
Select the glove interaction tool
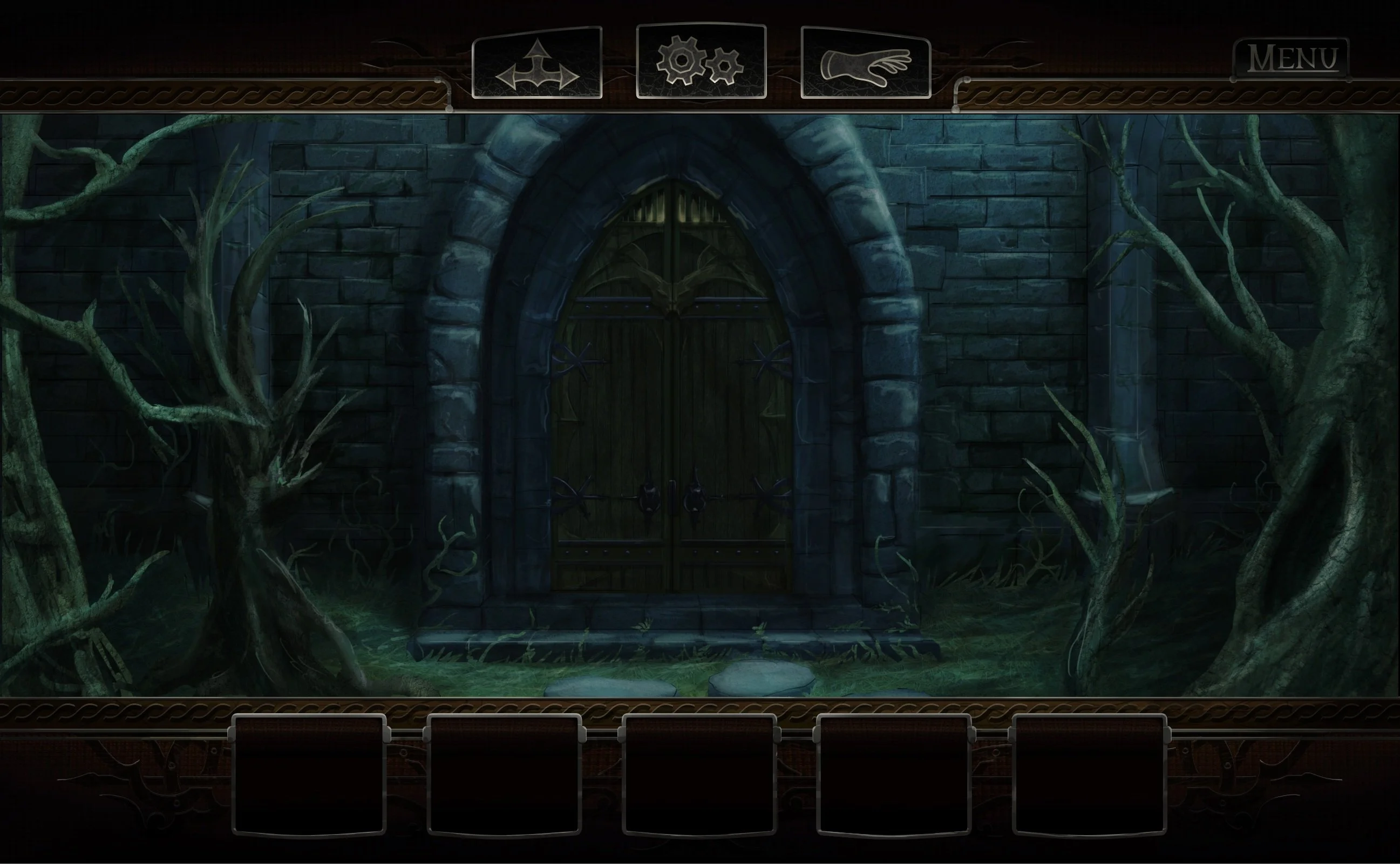point(866,63)
